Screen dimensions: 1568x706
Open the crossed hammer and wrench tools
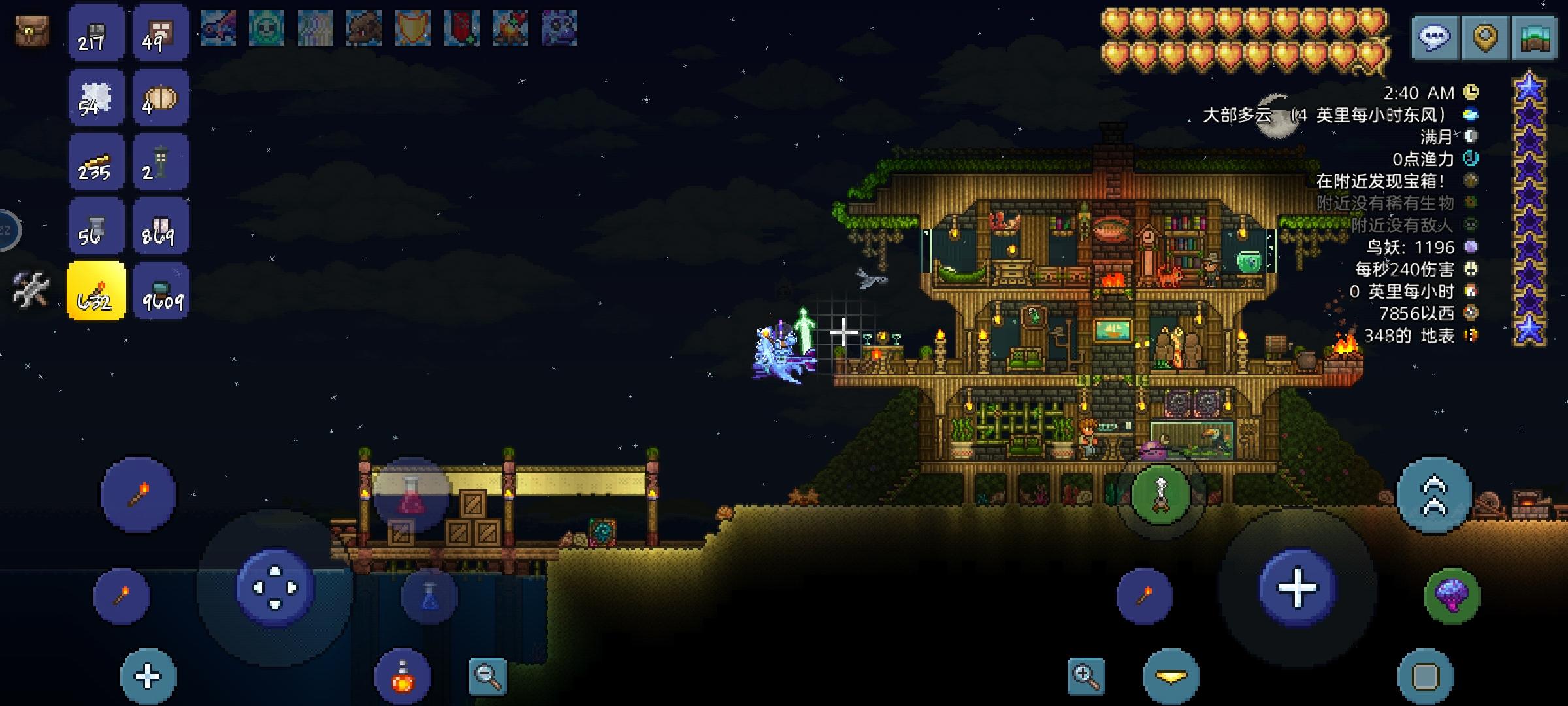31,290
